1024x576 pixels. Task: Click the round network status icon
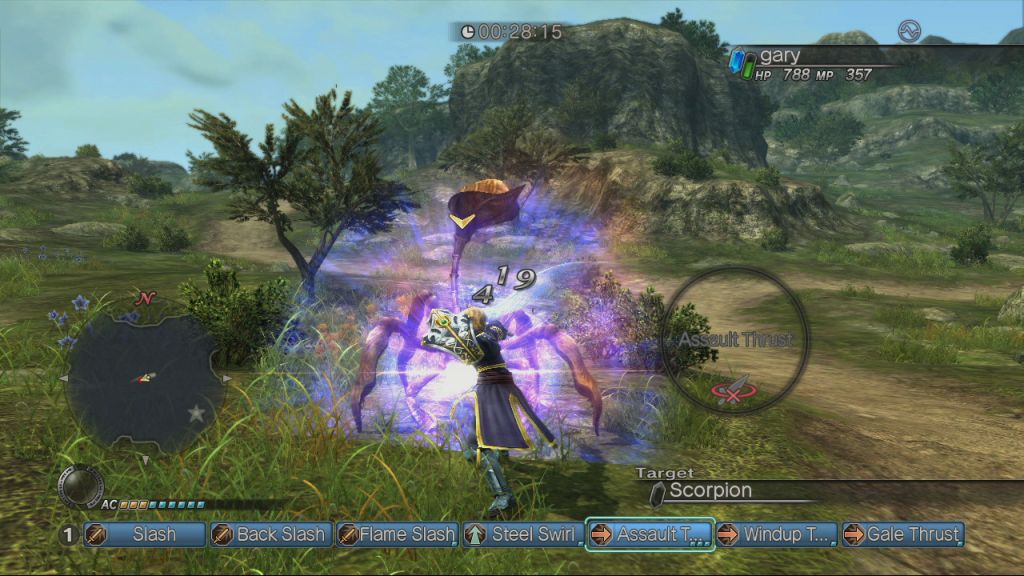(908, 30)
